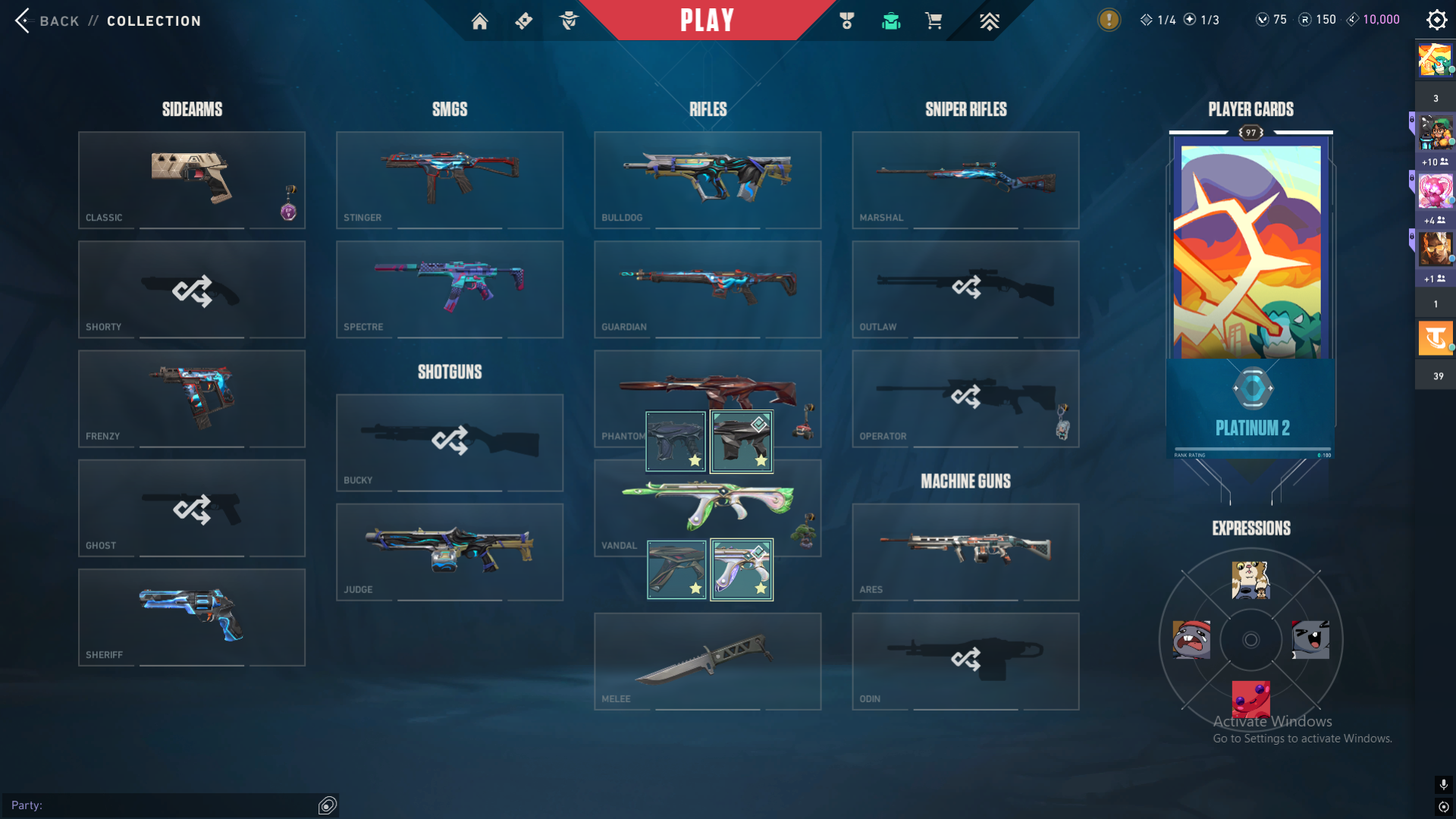Hit the red PLAY button
The width and height of the screenshot is (1456, 819).
pyautogui.click(x=707, y=20)
